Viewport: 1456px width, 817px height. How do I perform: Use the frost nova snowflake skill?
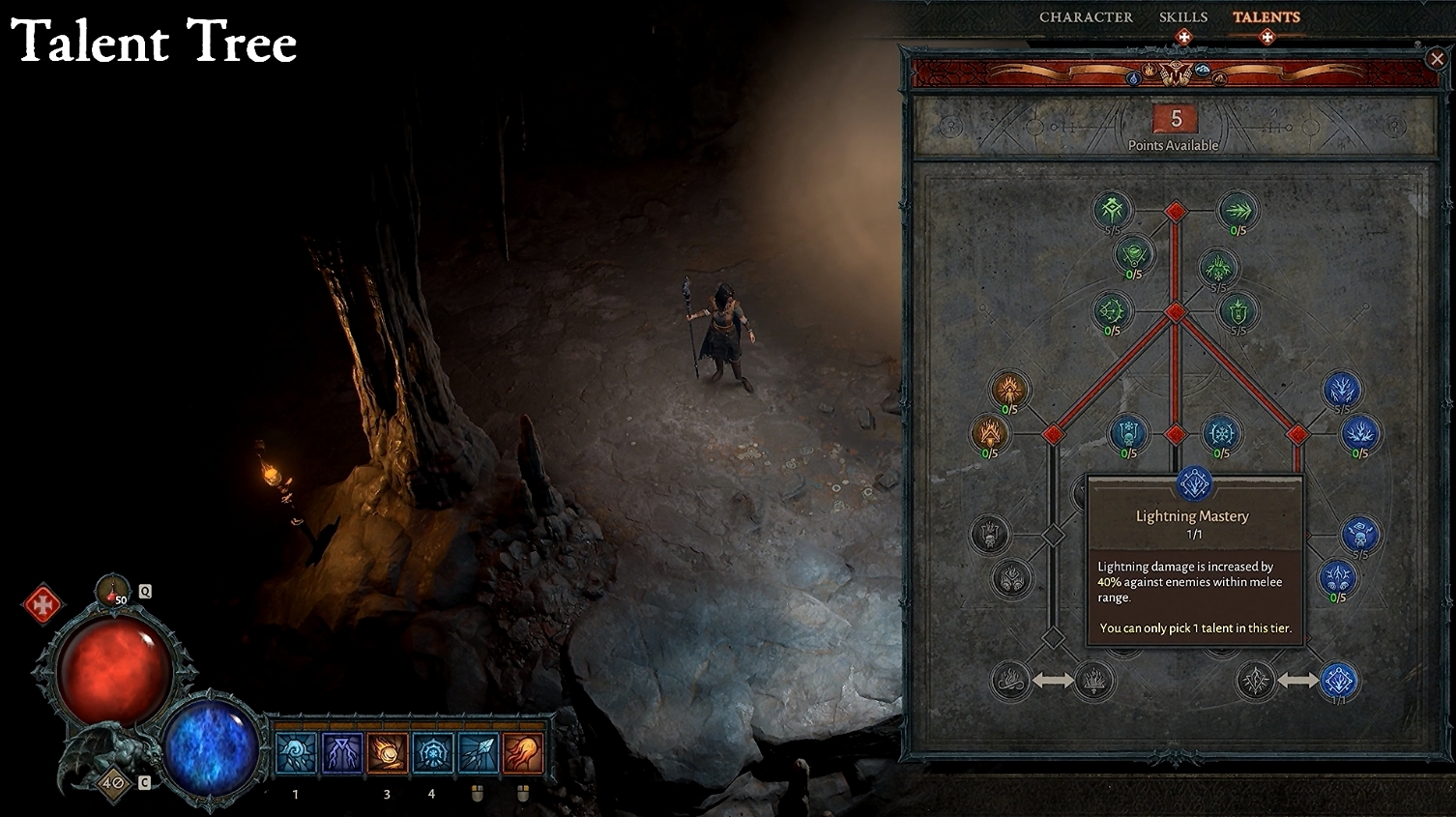tap(432, 753)
